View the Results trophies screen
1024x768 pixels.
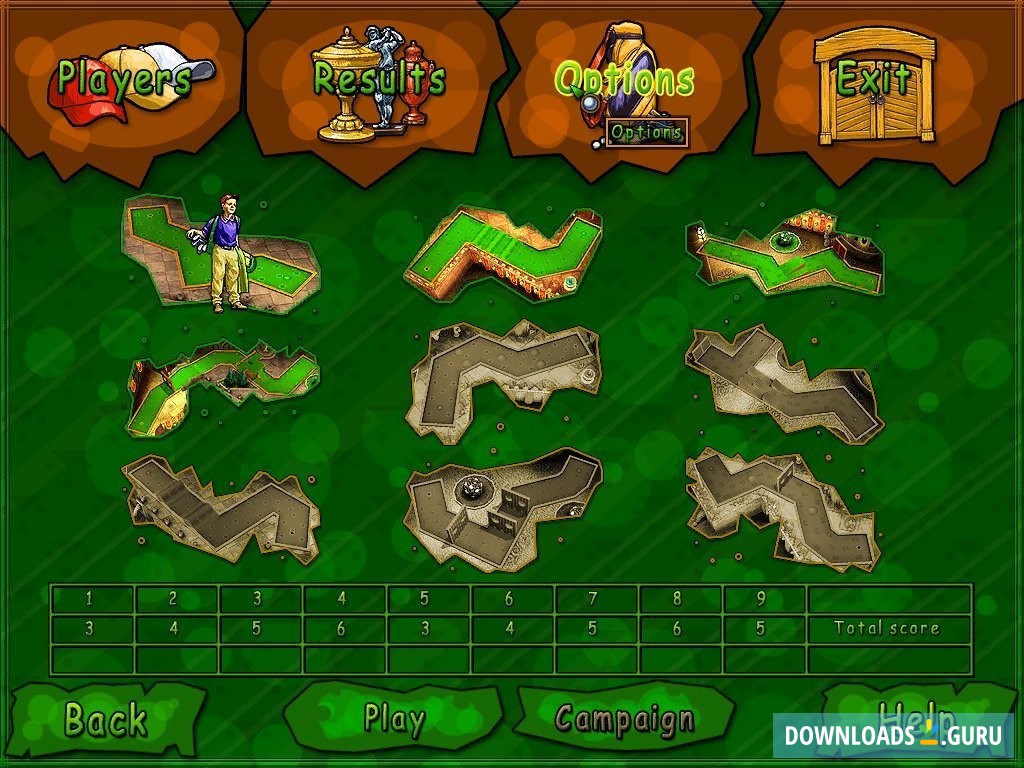click(x=378, y=78)
